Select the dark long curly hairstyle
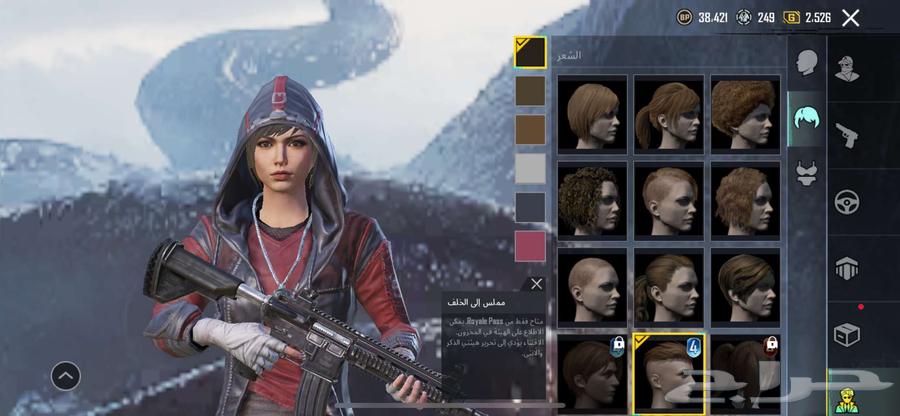Viewport: 900px width, 416px height. pos(592,198)
